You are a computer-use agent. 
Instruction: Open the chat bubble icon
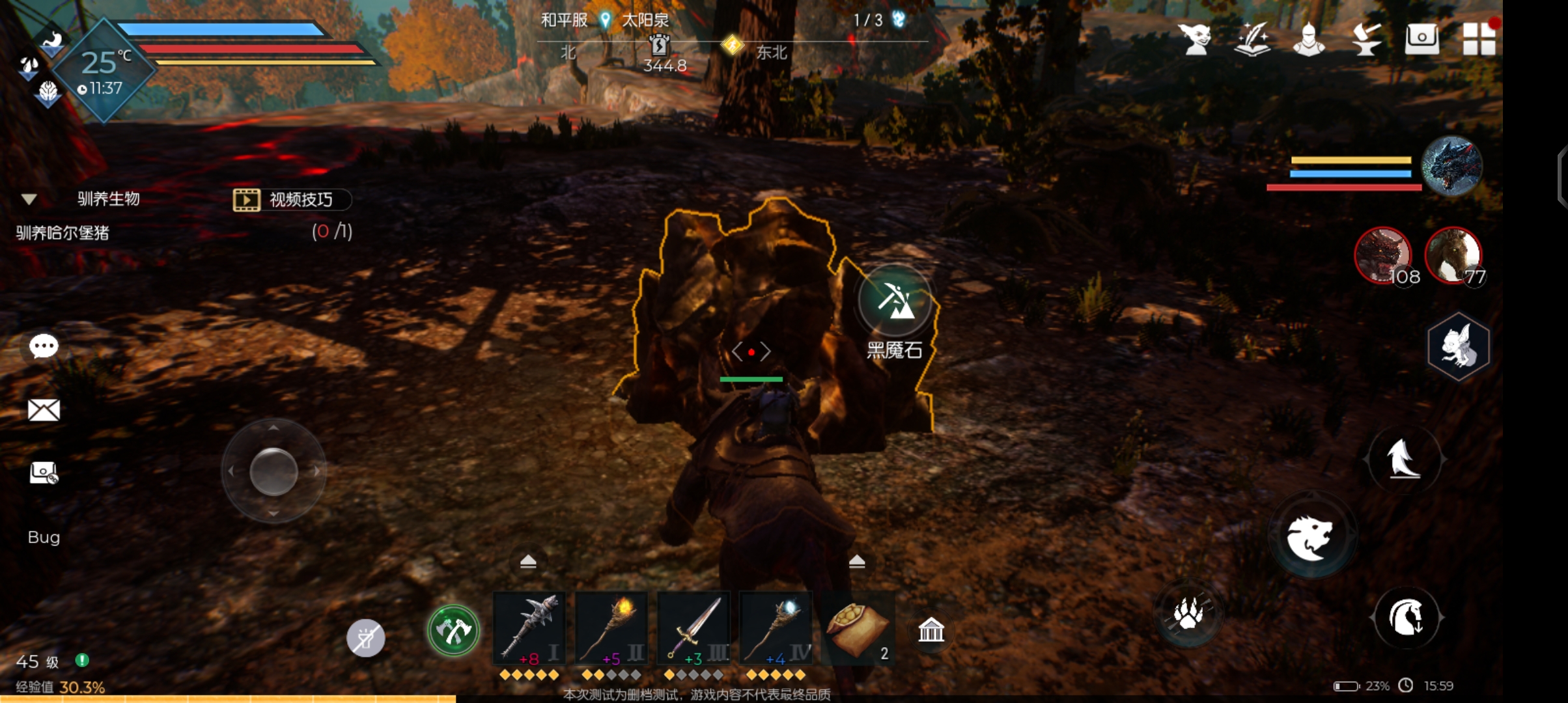[x=44, y=346]
